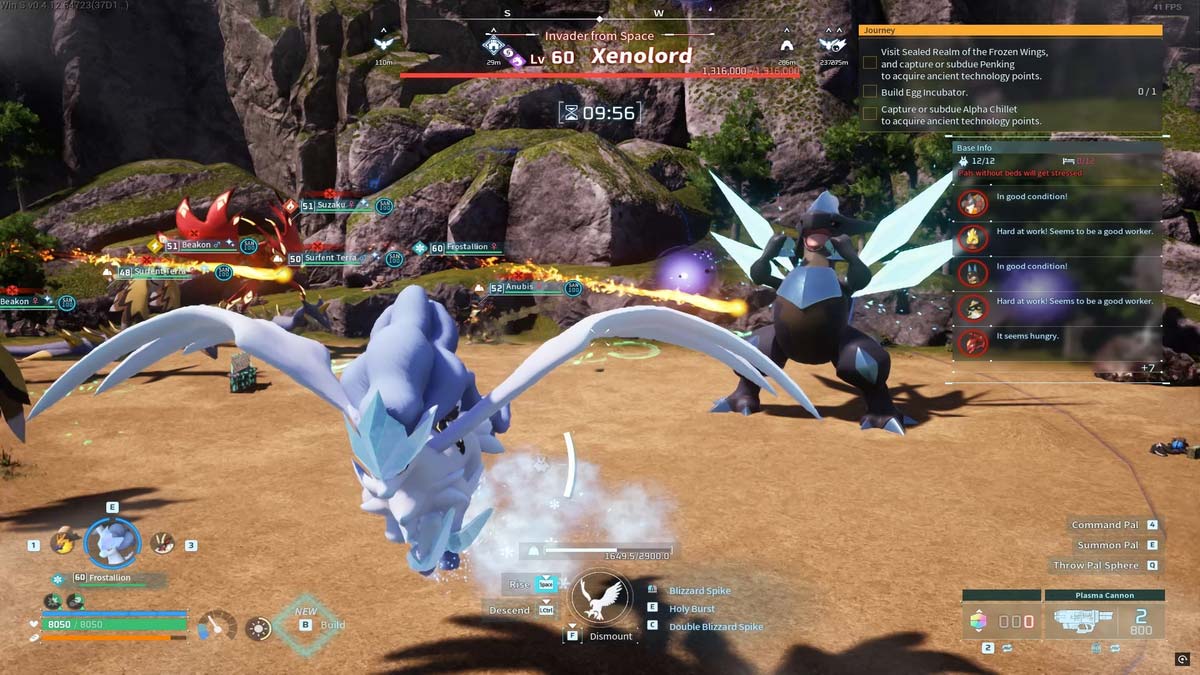Select the hungry Pal row in Base Info

point(1060,337)
